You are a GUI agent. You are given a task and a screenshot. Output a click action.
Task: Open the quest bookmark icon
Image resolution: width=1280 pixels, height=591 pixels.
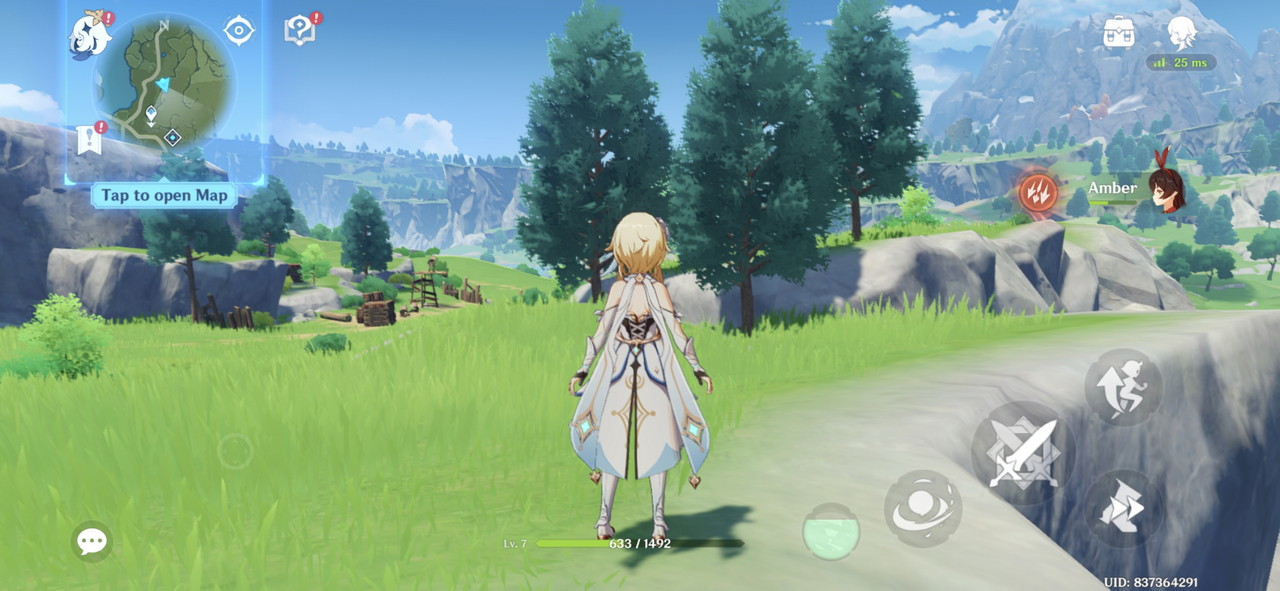click(89, 140)
